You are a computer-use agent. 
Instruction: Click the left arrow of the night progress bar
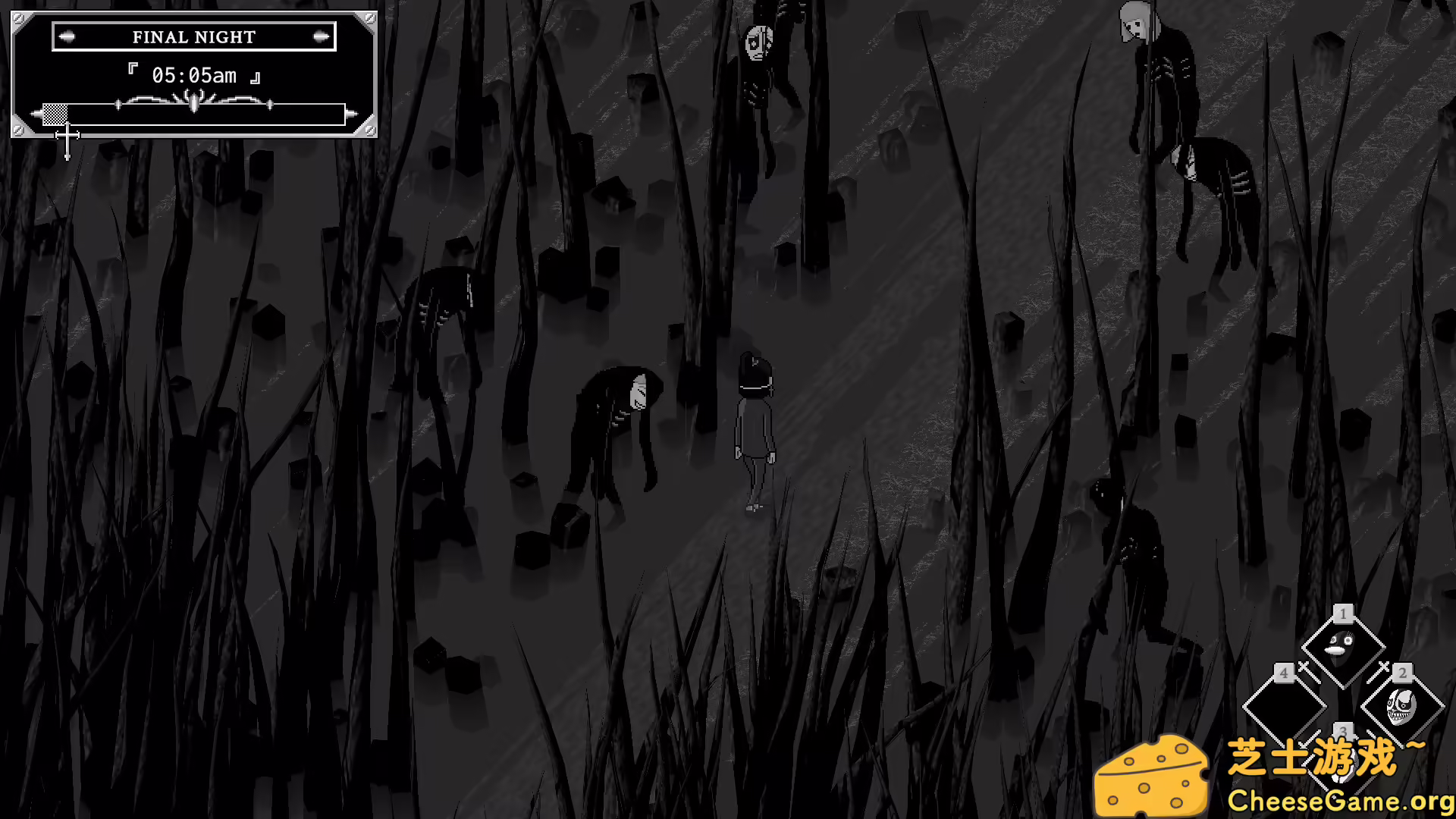[x=35, y=112]
